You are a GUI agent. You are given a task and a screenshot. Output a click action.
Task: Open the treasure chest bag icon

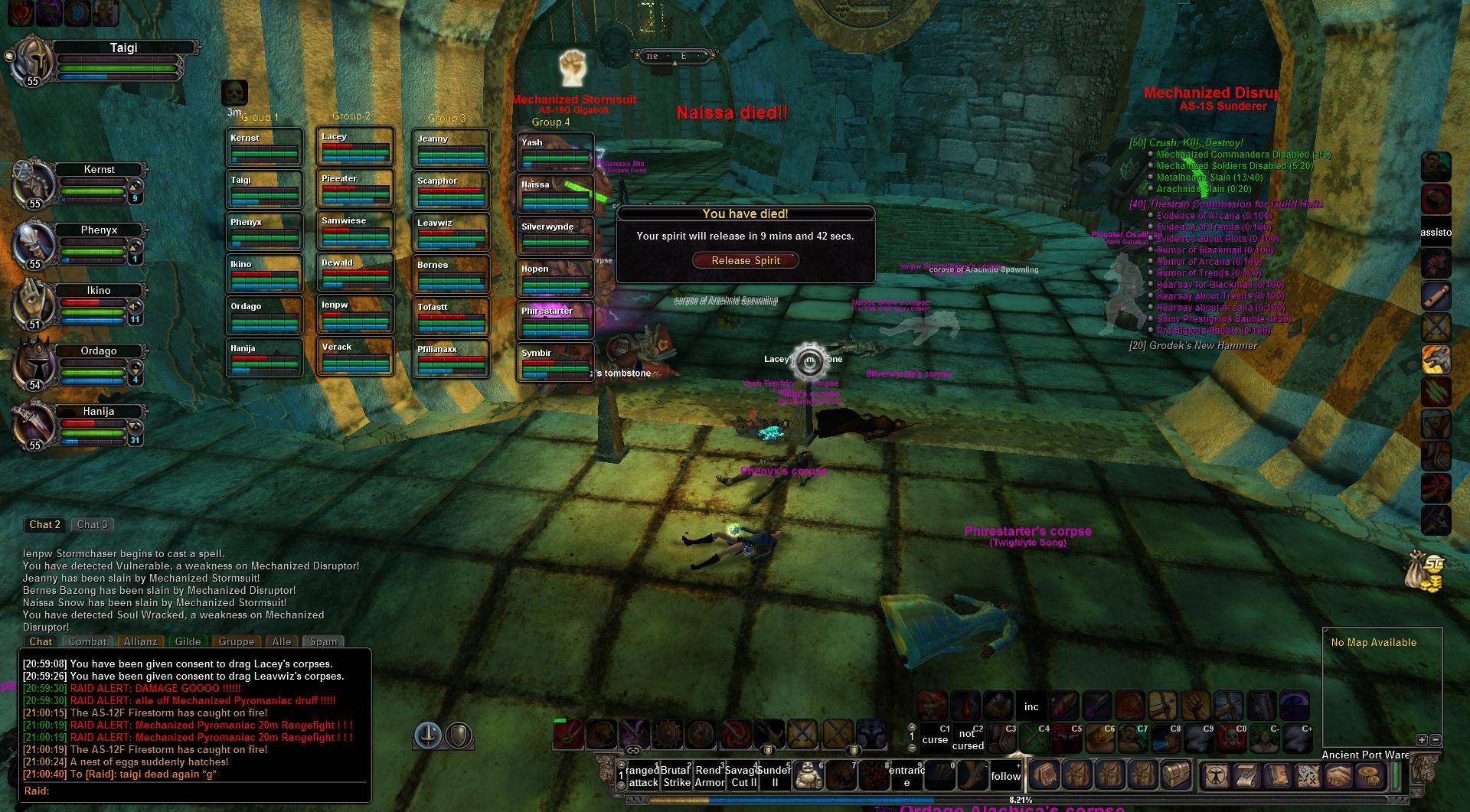point(1176,776)
